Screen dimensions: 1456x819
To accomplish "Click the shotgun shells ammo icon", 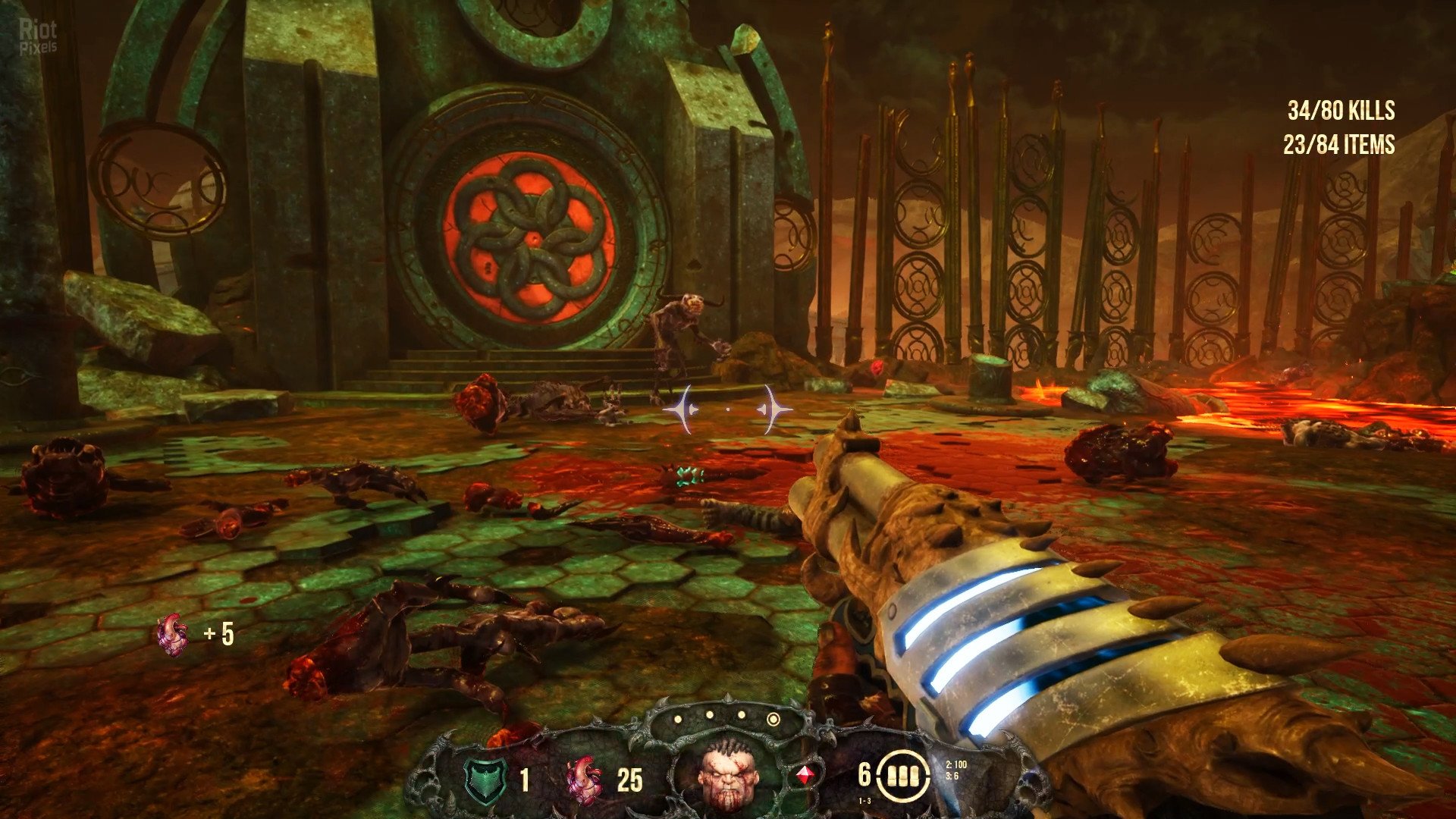I will coord(903,776).
